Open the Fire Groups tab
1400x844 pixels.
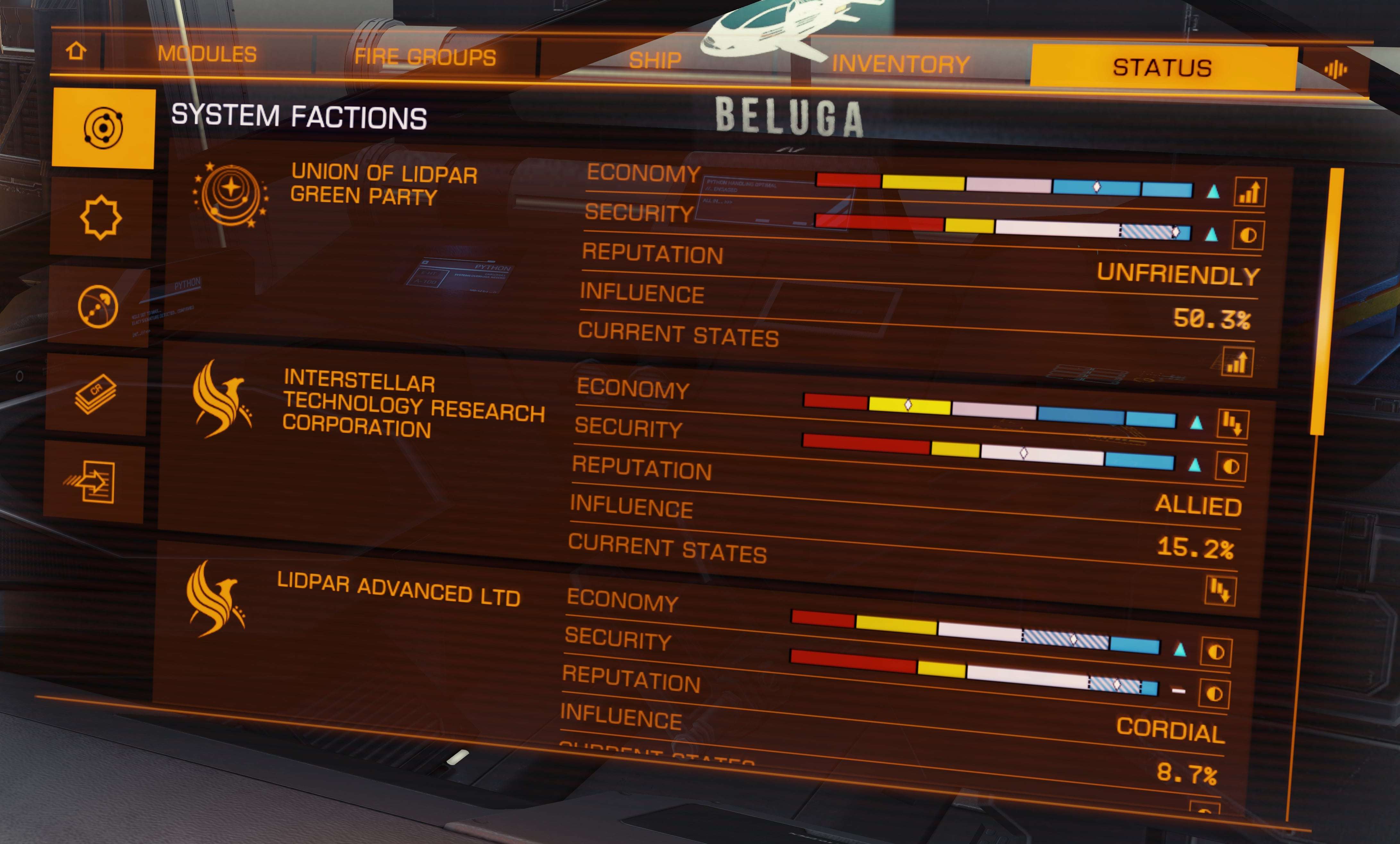(424, 57)
